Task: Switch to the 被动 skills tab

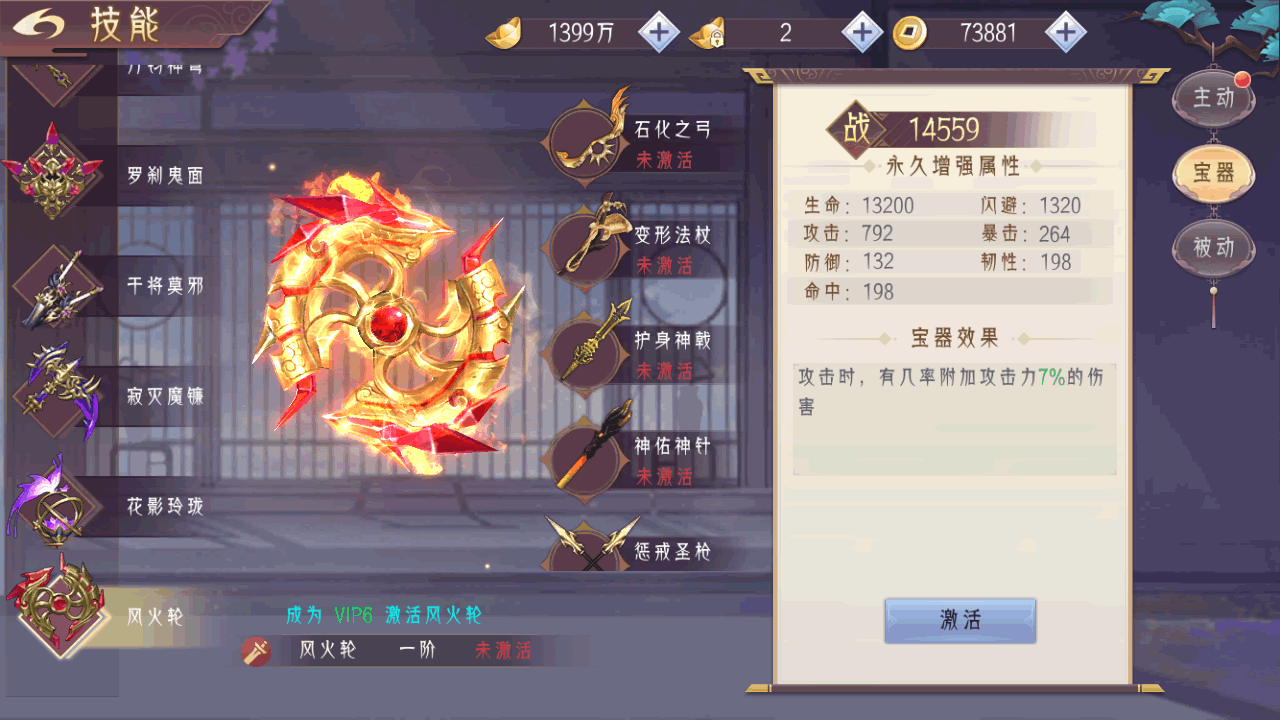Action: [1214, 246]
